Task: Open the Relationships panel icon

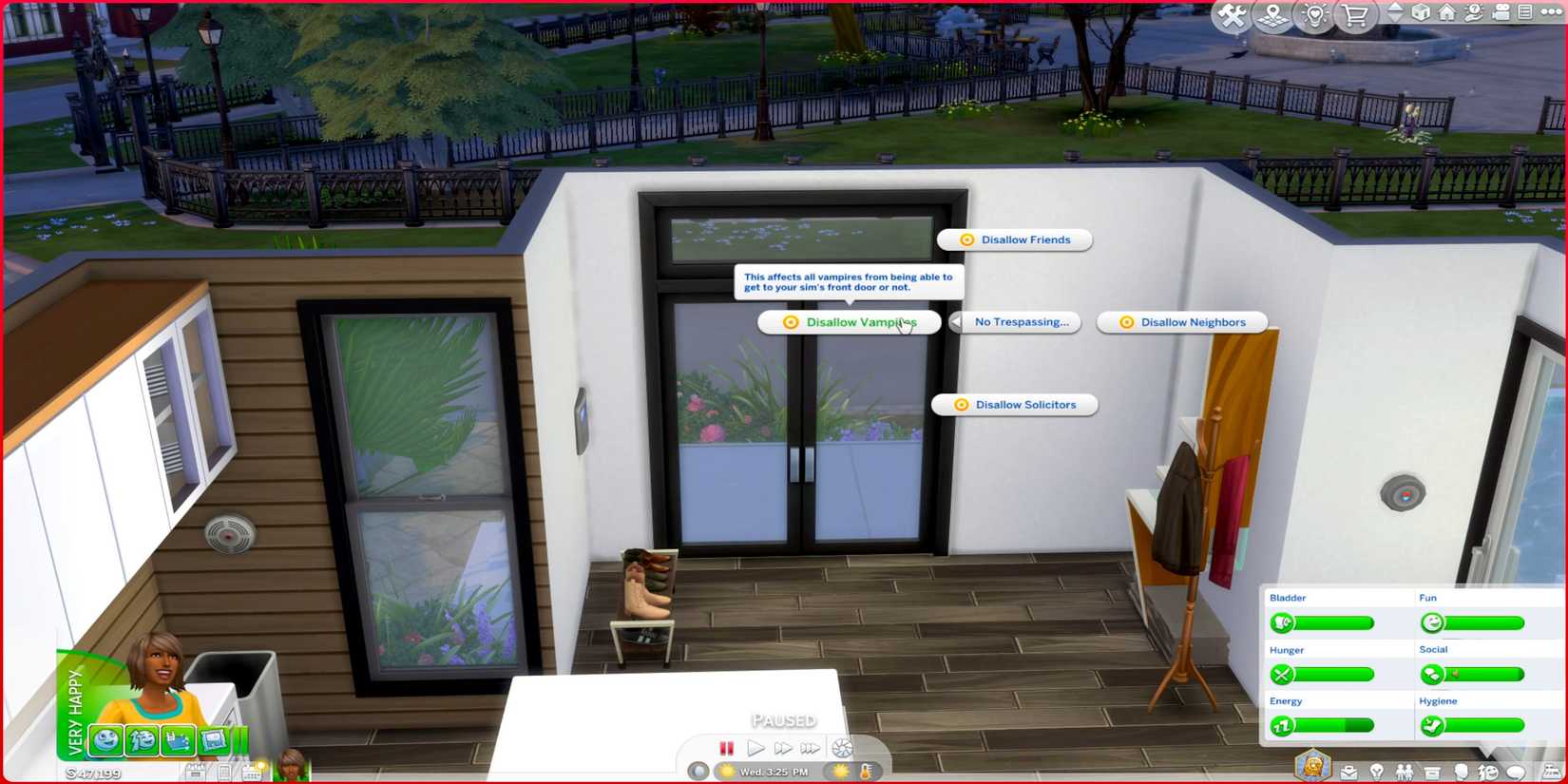Action: 1405,771
